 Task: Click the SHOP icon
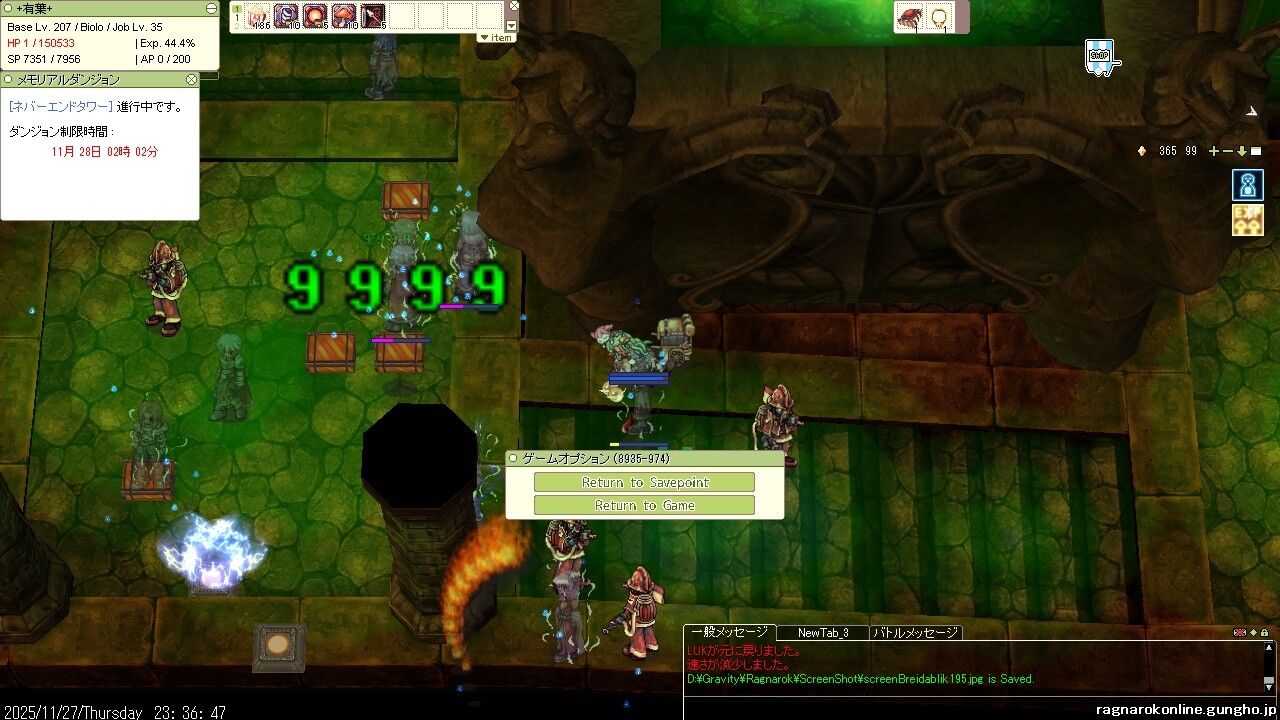1100,56
